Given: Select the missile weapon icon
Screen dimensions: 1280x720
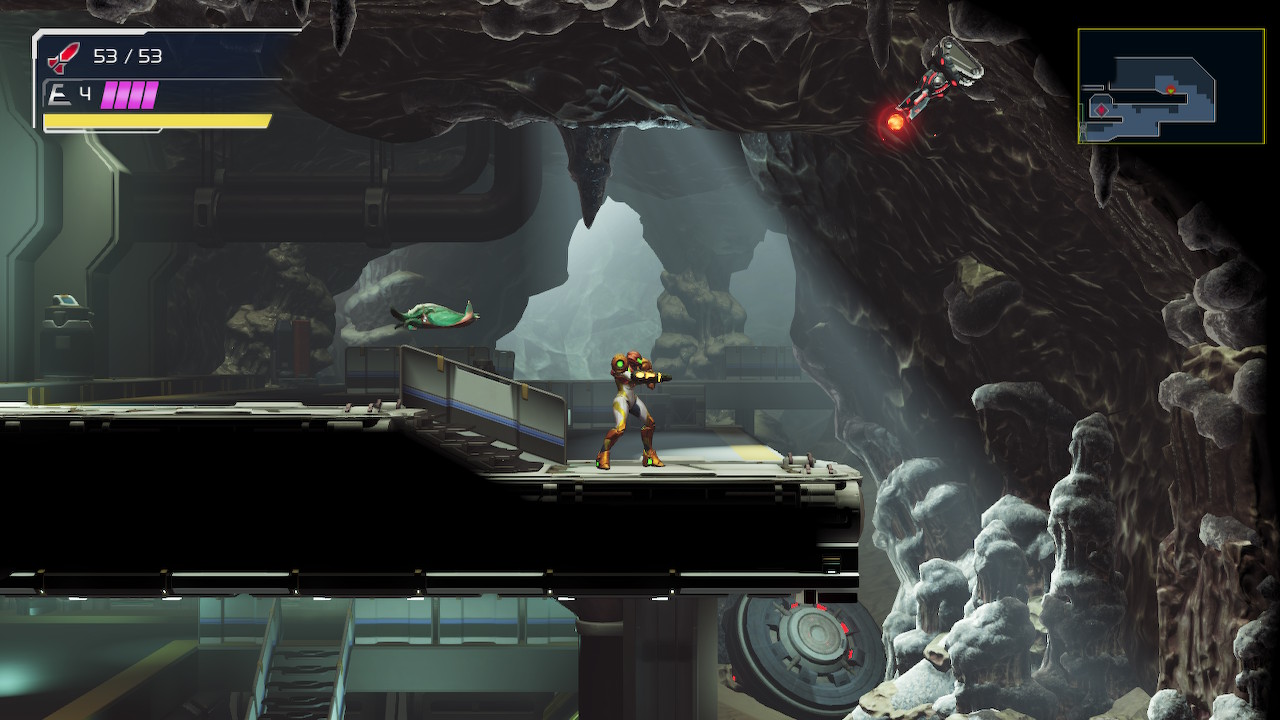Looking at the screenshot, I should (x=63, y=56).
